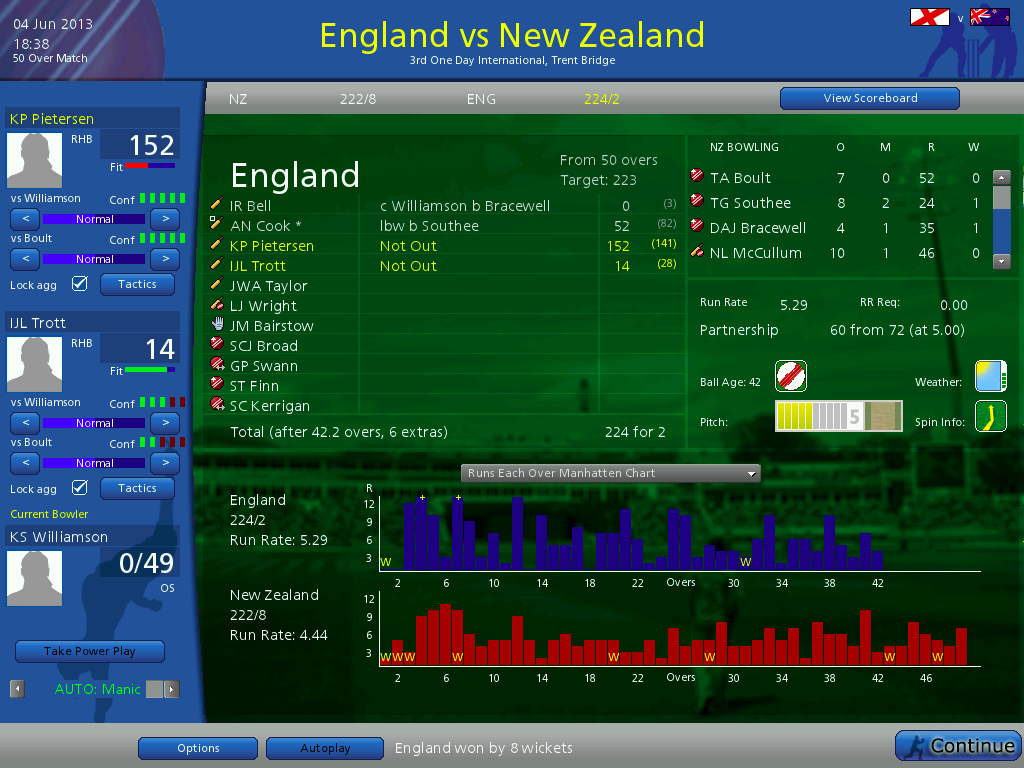Viewport: 1024px width, 768px height.
Task: Decrease Trott's aggression vs Williamson
Action: click(x=25, y=422)
